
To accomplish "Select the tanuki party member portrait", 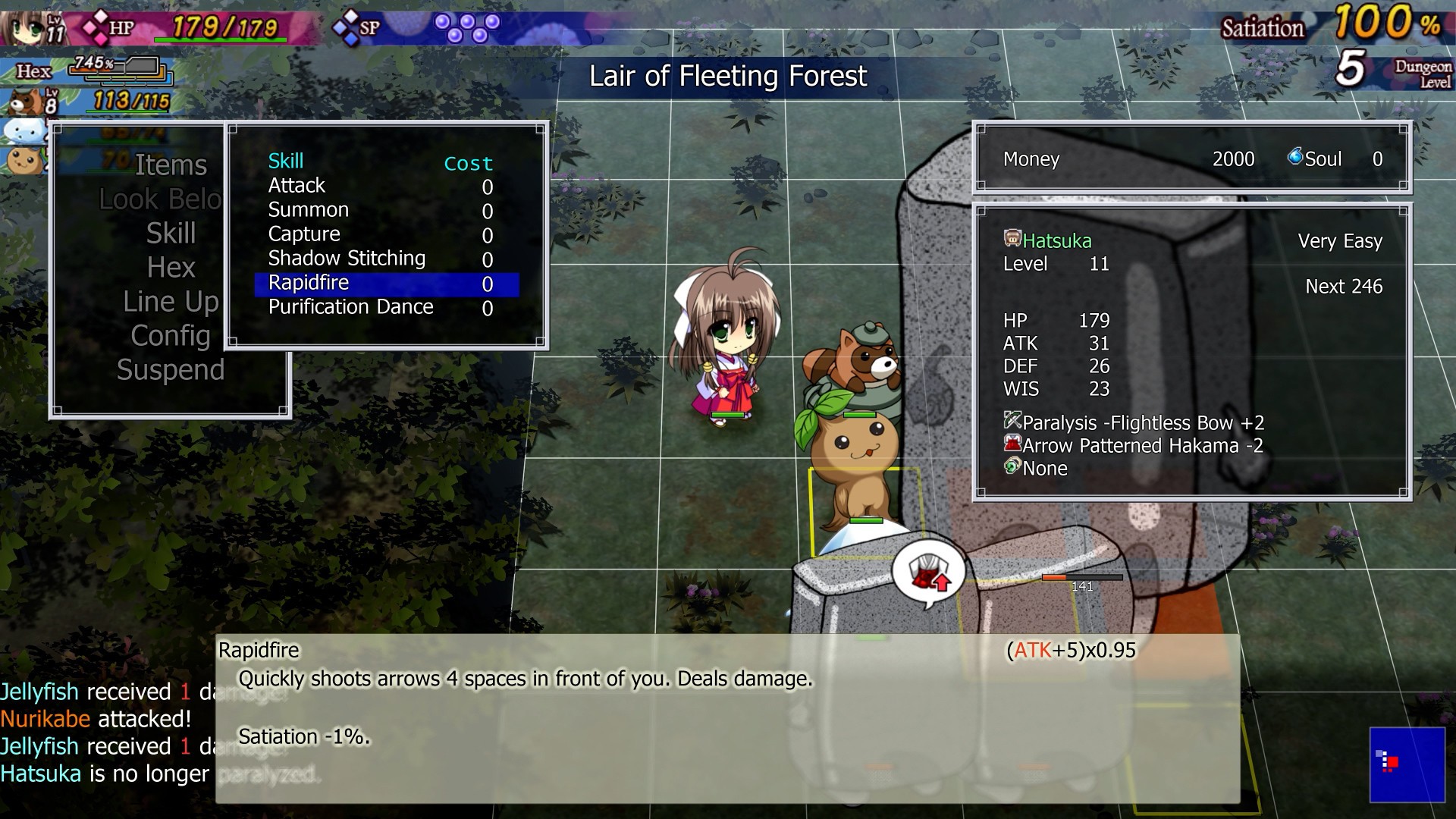I will pyautogui.click(x=24, y=101).
